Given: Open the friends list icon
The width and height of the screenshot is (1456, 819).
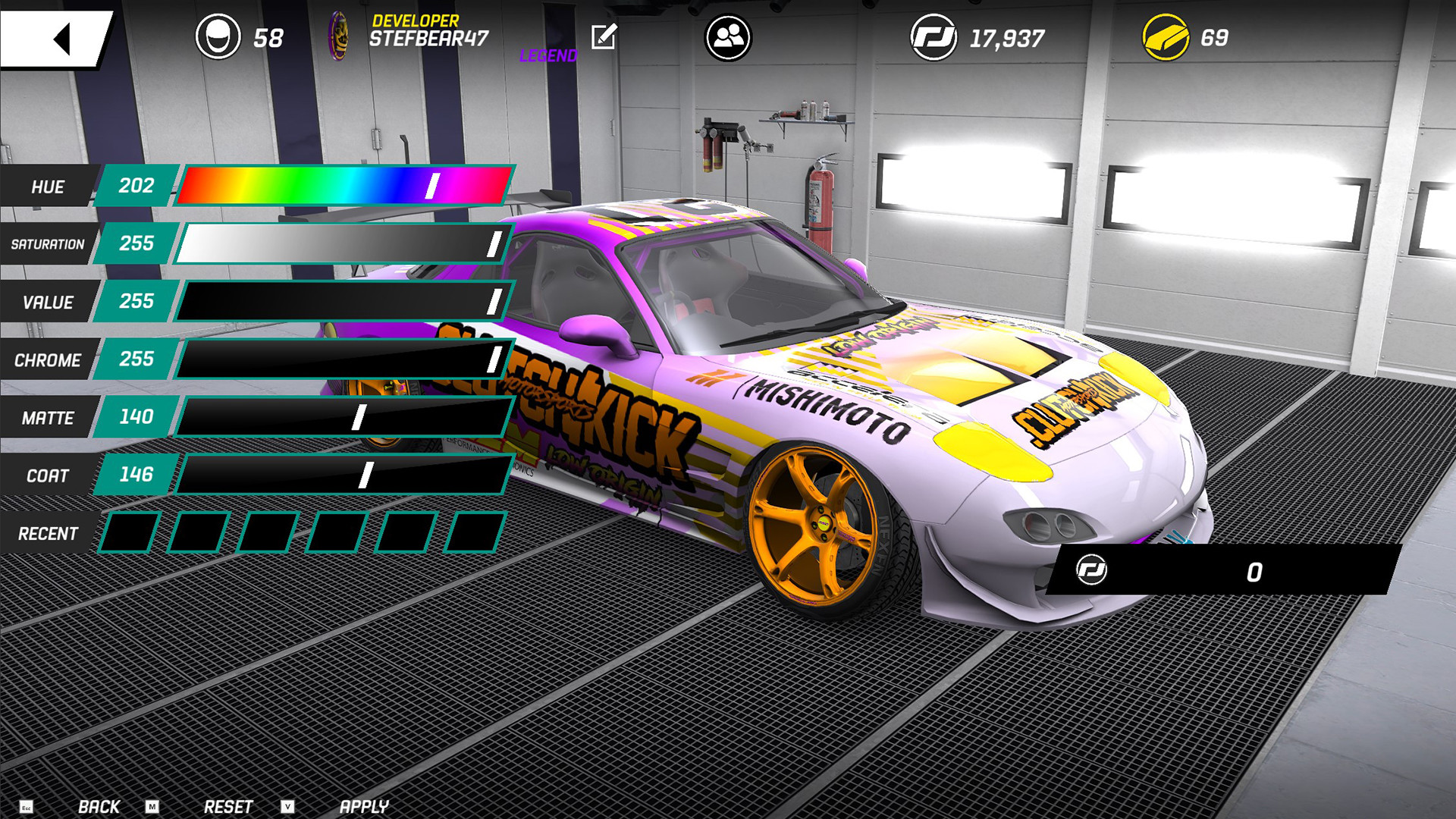Looking at the screenshot, I should 728,37.
